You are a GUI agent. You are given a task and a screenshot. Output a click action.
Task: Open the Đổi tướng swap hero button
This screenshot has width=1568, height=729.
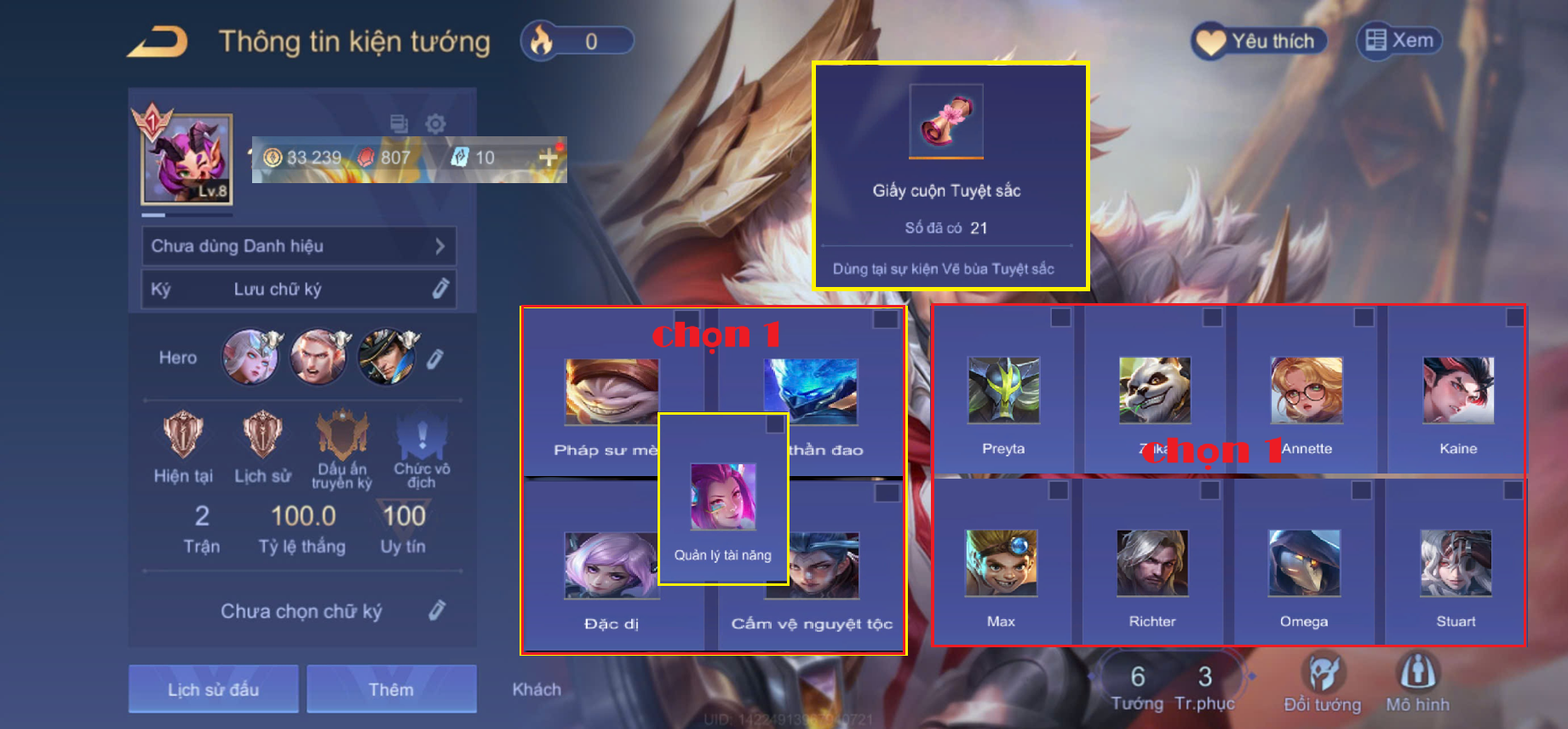coord(1322,681)
